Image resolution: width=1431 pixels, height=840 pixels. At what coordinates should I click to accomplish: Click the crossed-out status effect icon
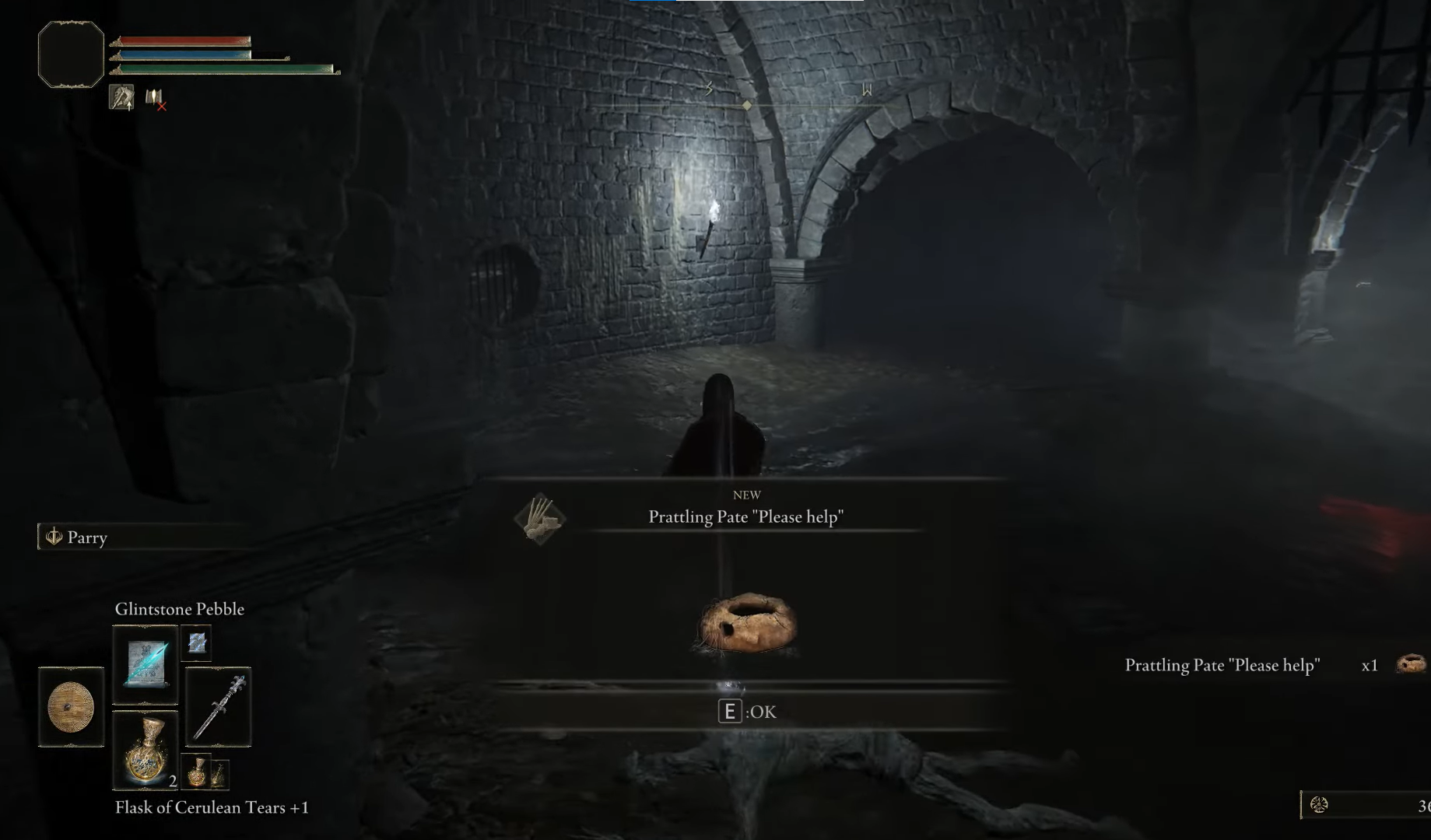tap(155, 99)
